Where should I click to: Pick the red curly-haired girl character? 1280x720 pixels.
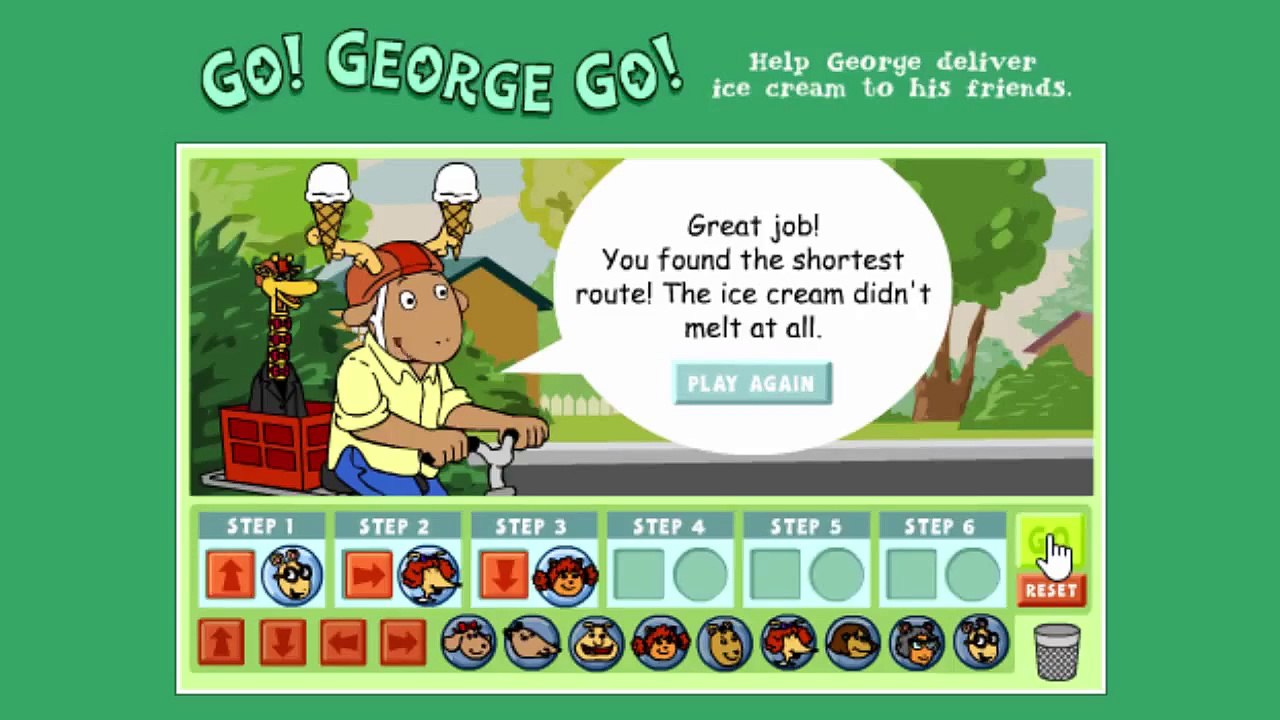click(661, 645)
